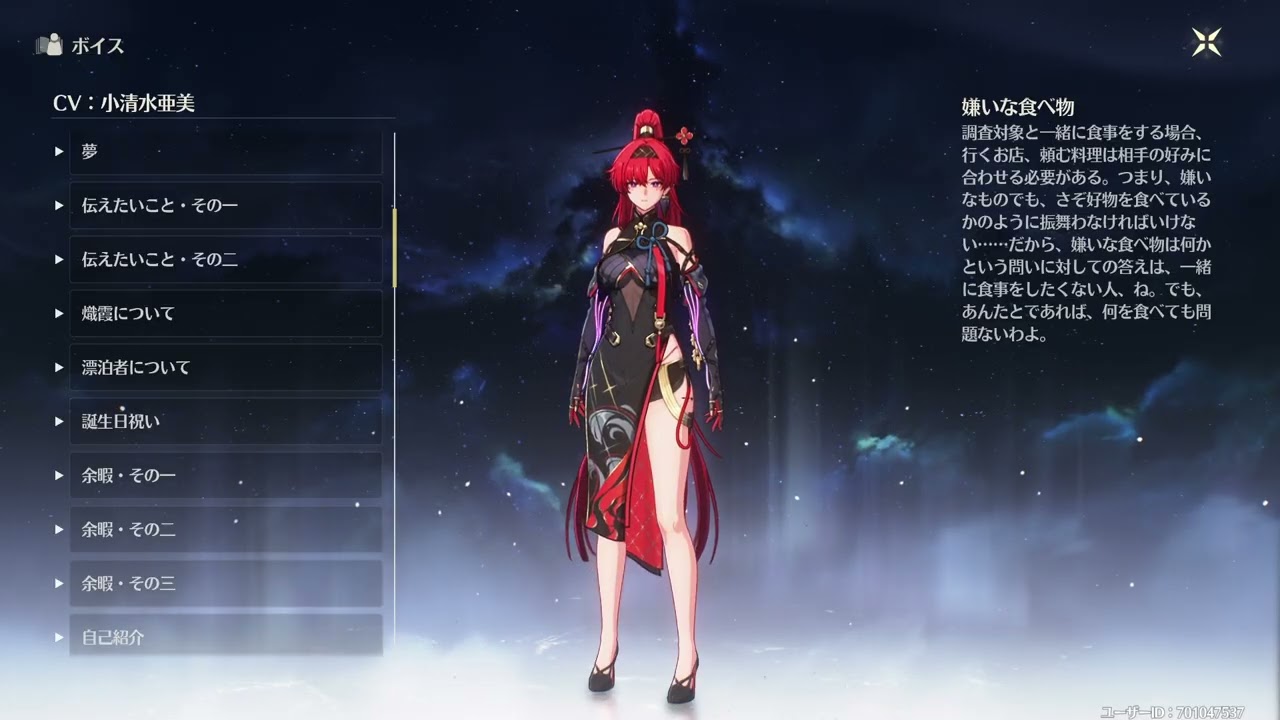The image size is (1280, 720).
Task: Choose 余暇・その二 voice line
Action: click(225, 529)
